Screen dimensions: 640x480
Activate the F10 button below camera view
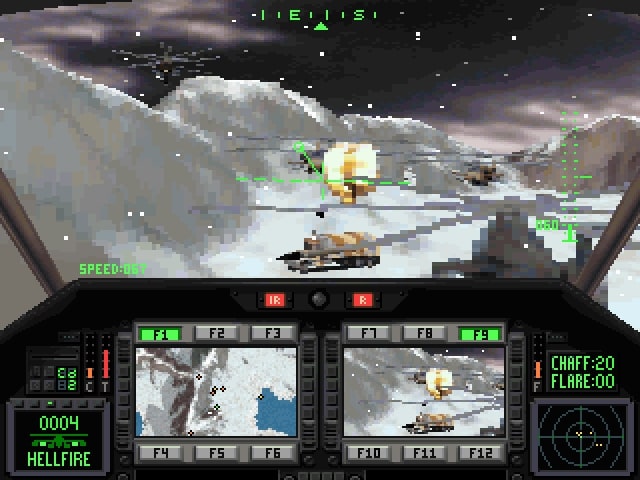pyautogui.click(x=370, y=453)
